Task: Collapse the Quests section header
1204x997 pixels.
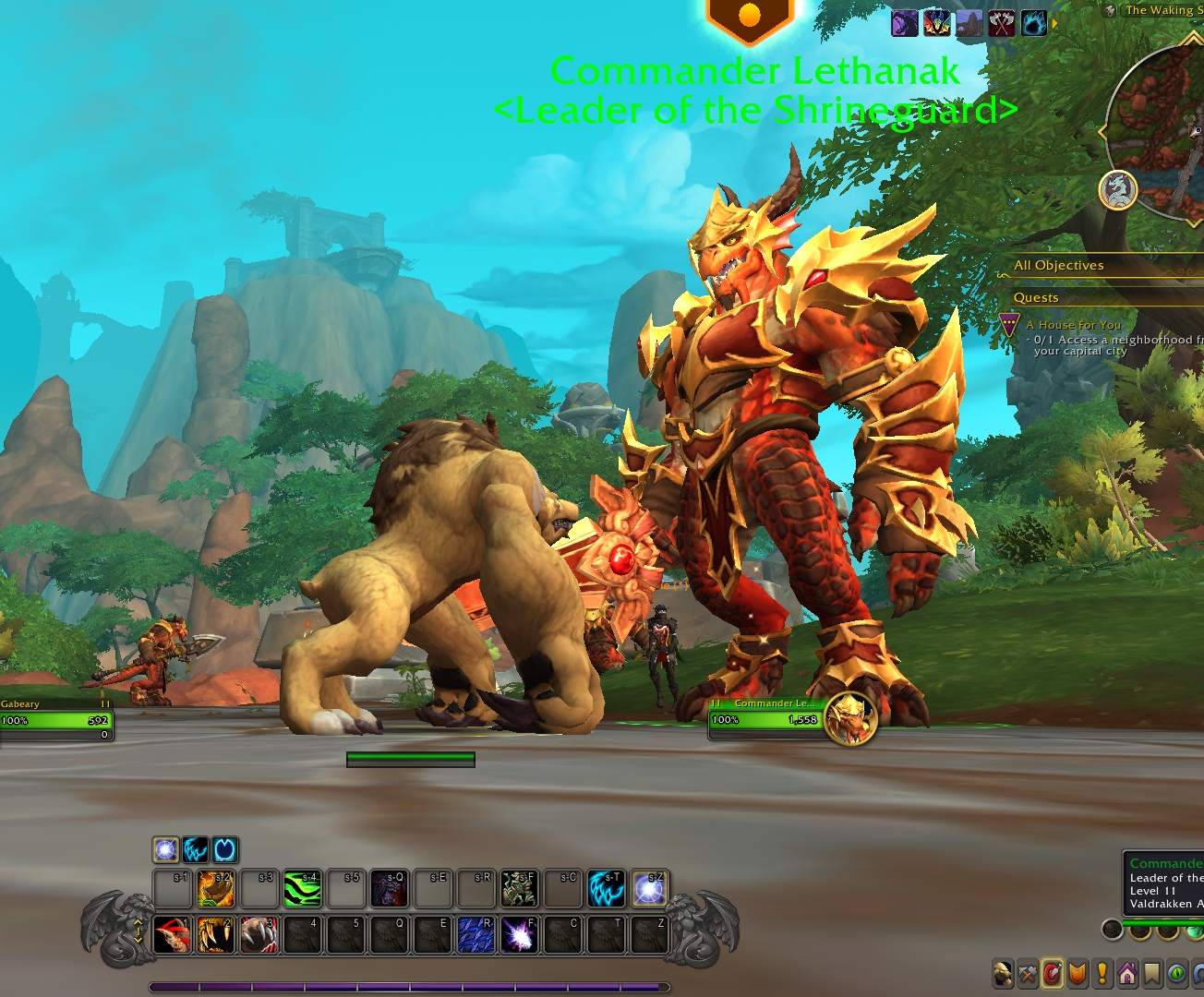Action: (1036, 298)
